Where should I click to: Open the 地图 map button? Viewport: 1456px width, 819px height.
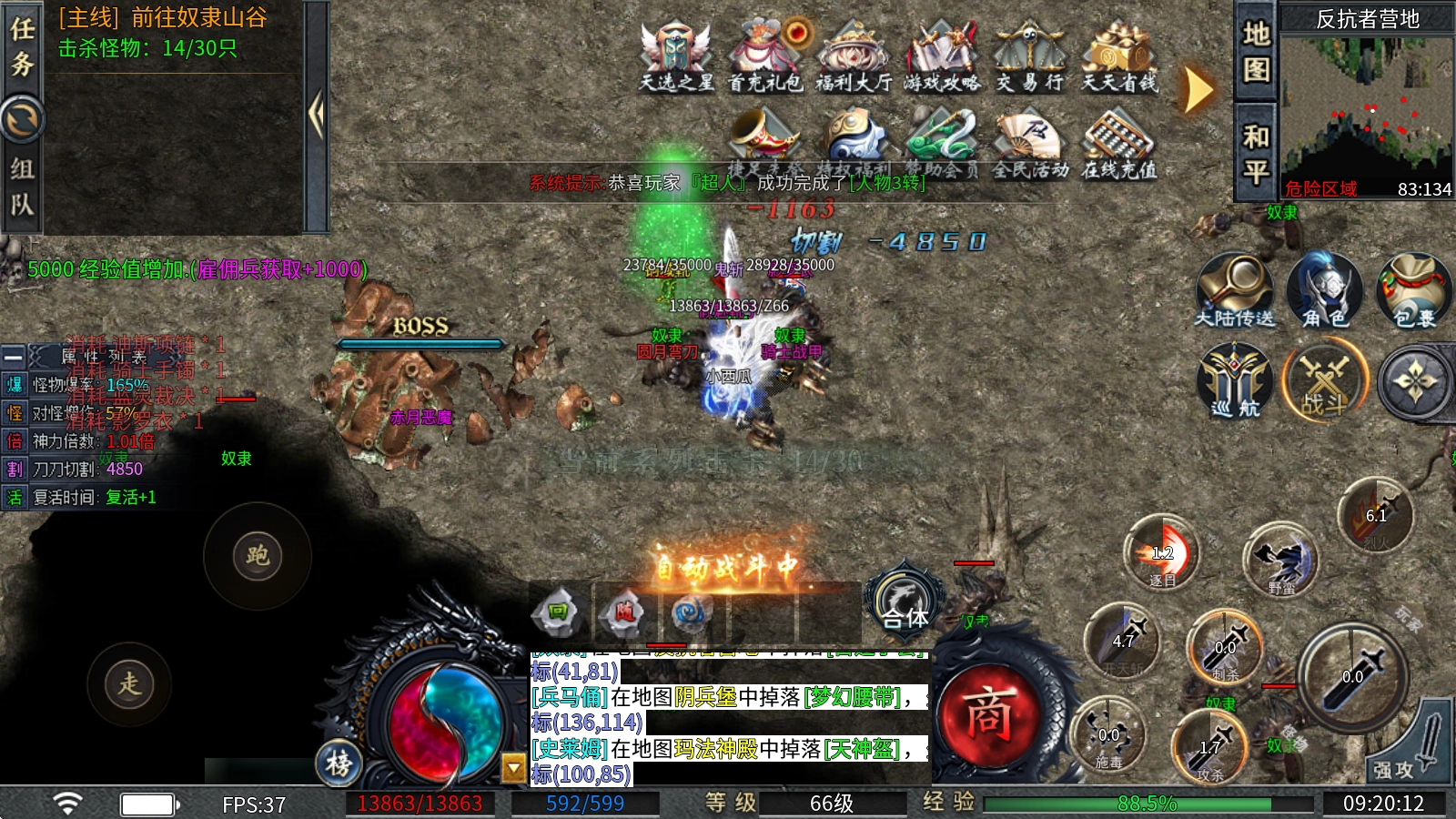1256,51
